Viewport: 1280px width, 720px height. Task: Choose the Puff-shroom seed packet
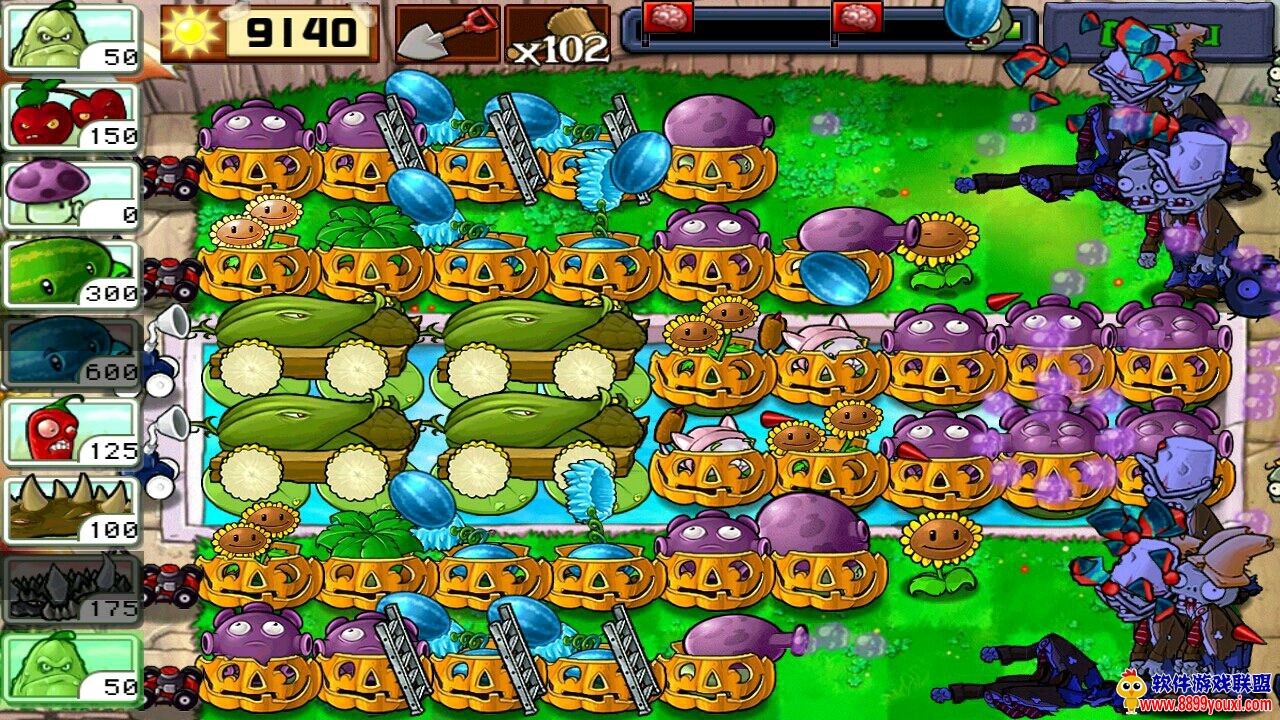coord(72,193)
